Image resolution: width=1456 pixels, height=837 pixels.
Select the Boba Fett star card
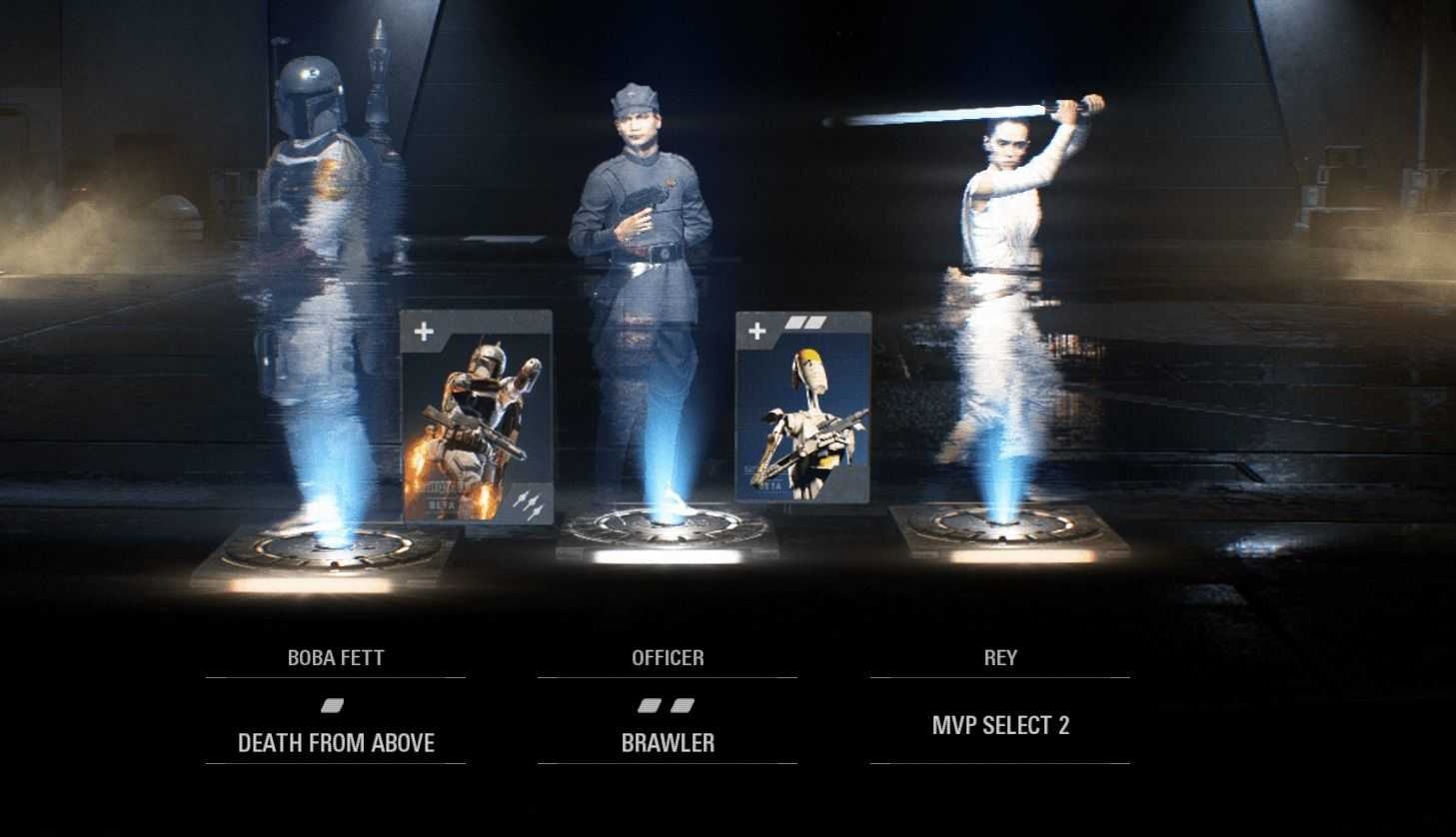pyautogui.click(x=477, y=417)
